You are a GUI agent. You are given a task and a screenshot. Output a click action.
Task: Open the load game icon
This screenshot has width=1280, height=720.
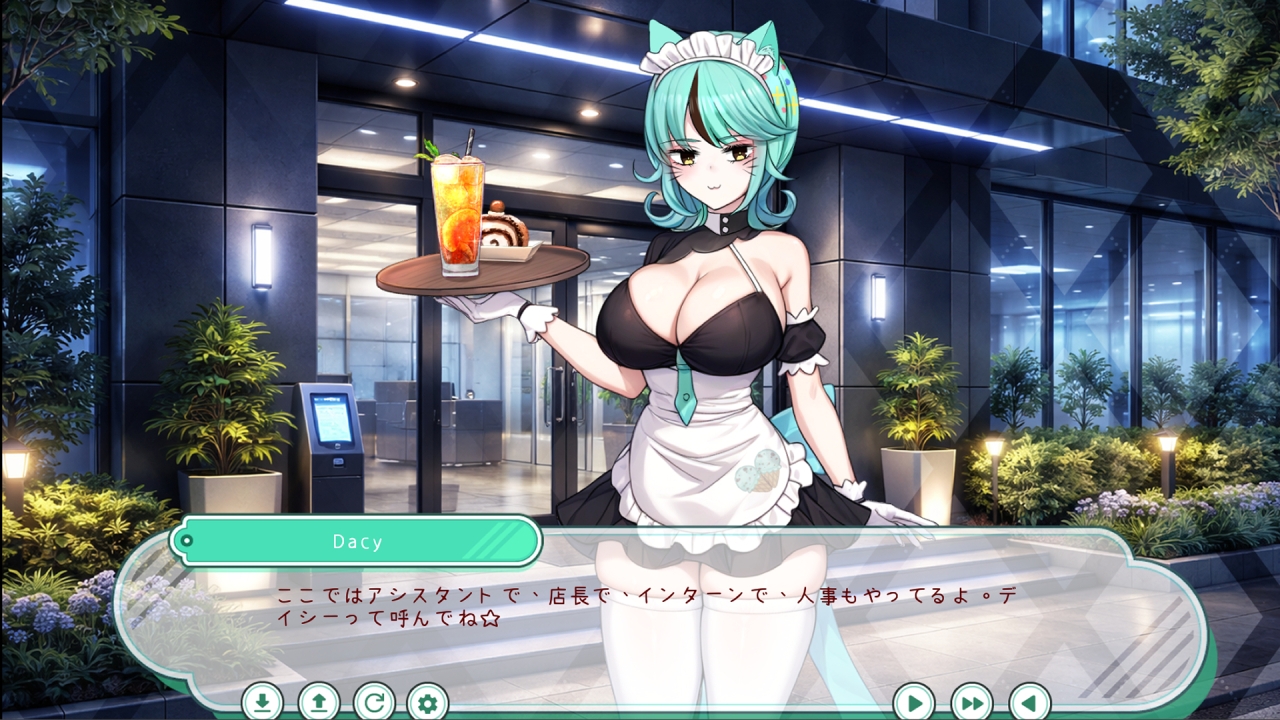[x=319, y=703]
